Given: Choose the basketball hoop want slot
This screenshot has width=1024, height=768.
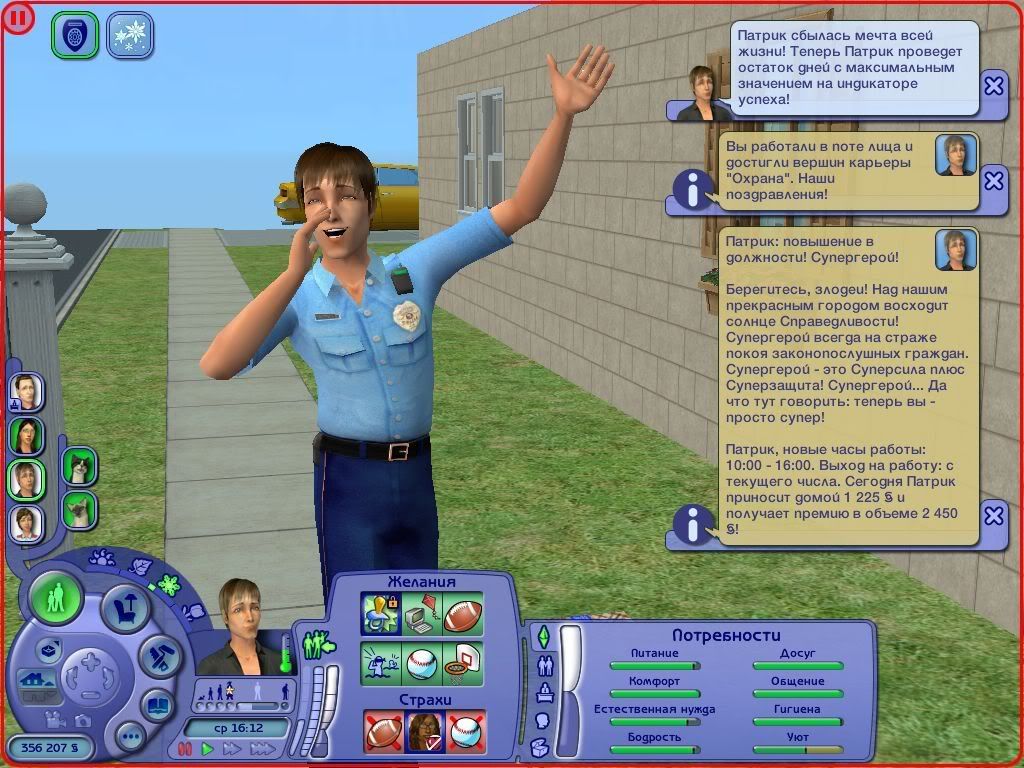Looking at the screenshot, I should click(463, 663).
